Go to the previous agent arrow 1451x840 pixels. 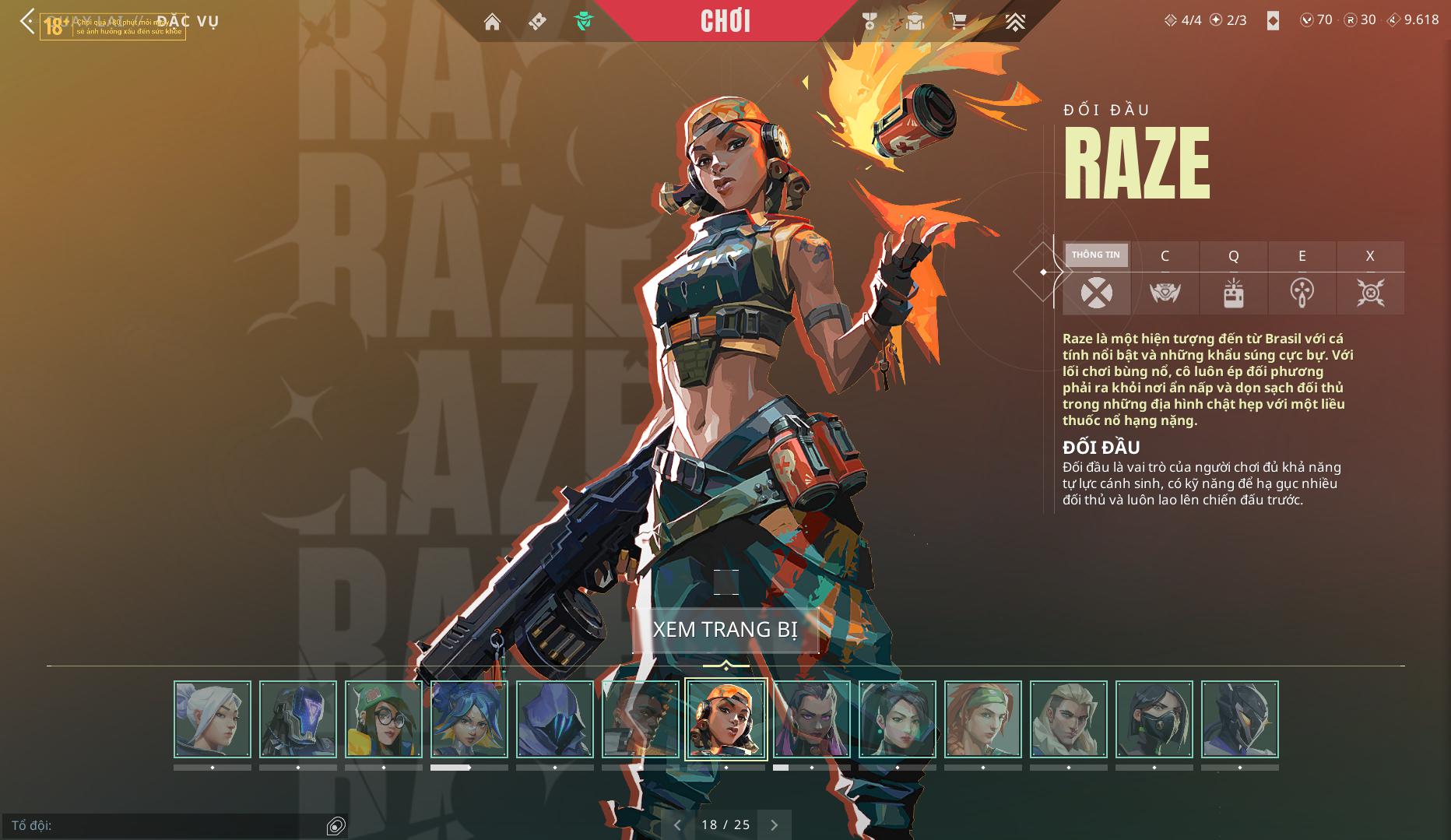[x=677, y=824]
